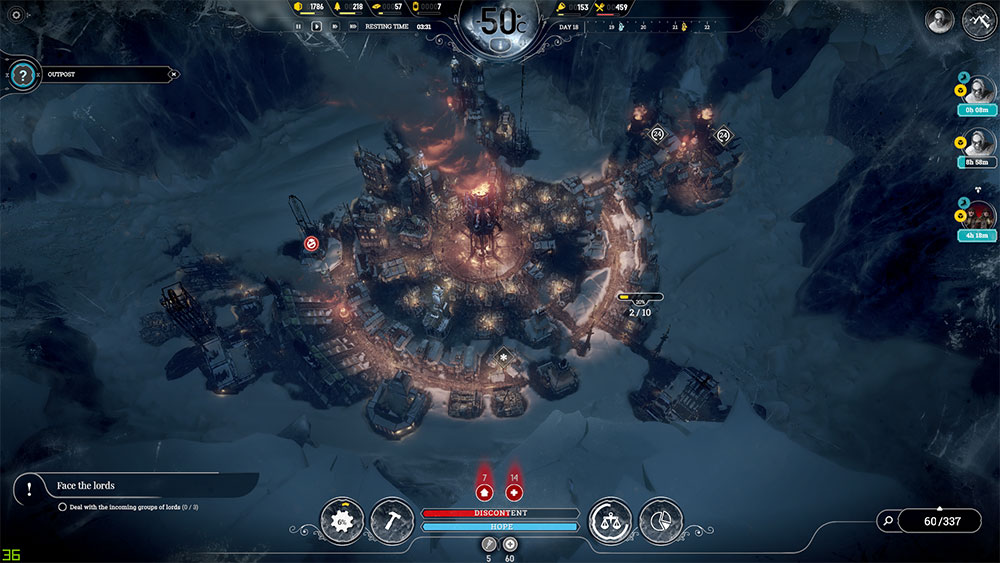Set game to normal play speed
Screen dimensions: 1000x563
pyautogui.click(x=317, y=26)
